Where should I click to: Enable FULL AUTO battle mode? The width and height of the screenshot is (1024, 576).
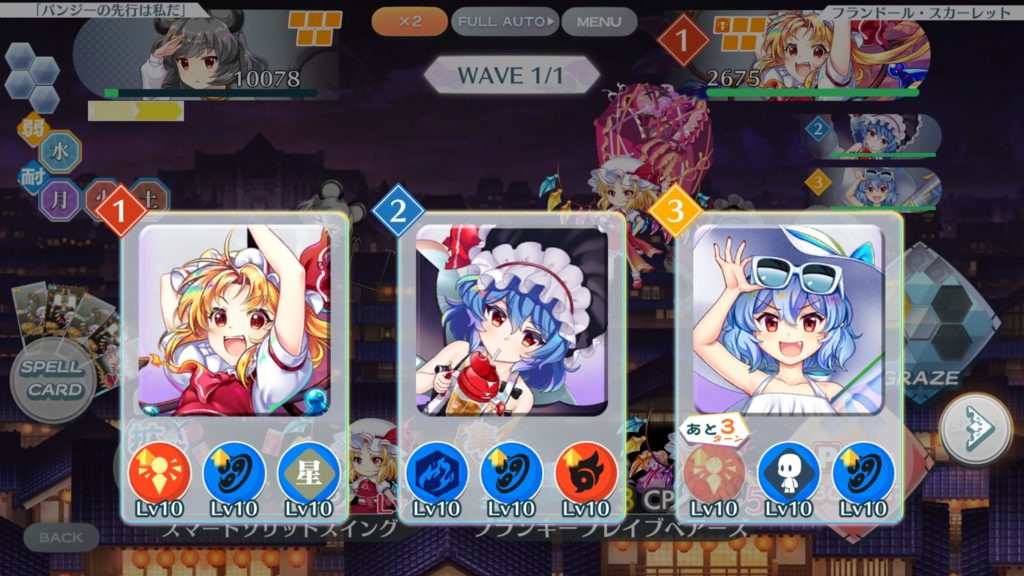(x=504, y=21)
